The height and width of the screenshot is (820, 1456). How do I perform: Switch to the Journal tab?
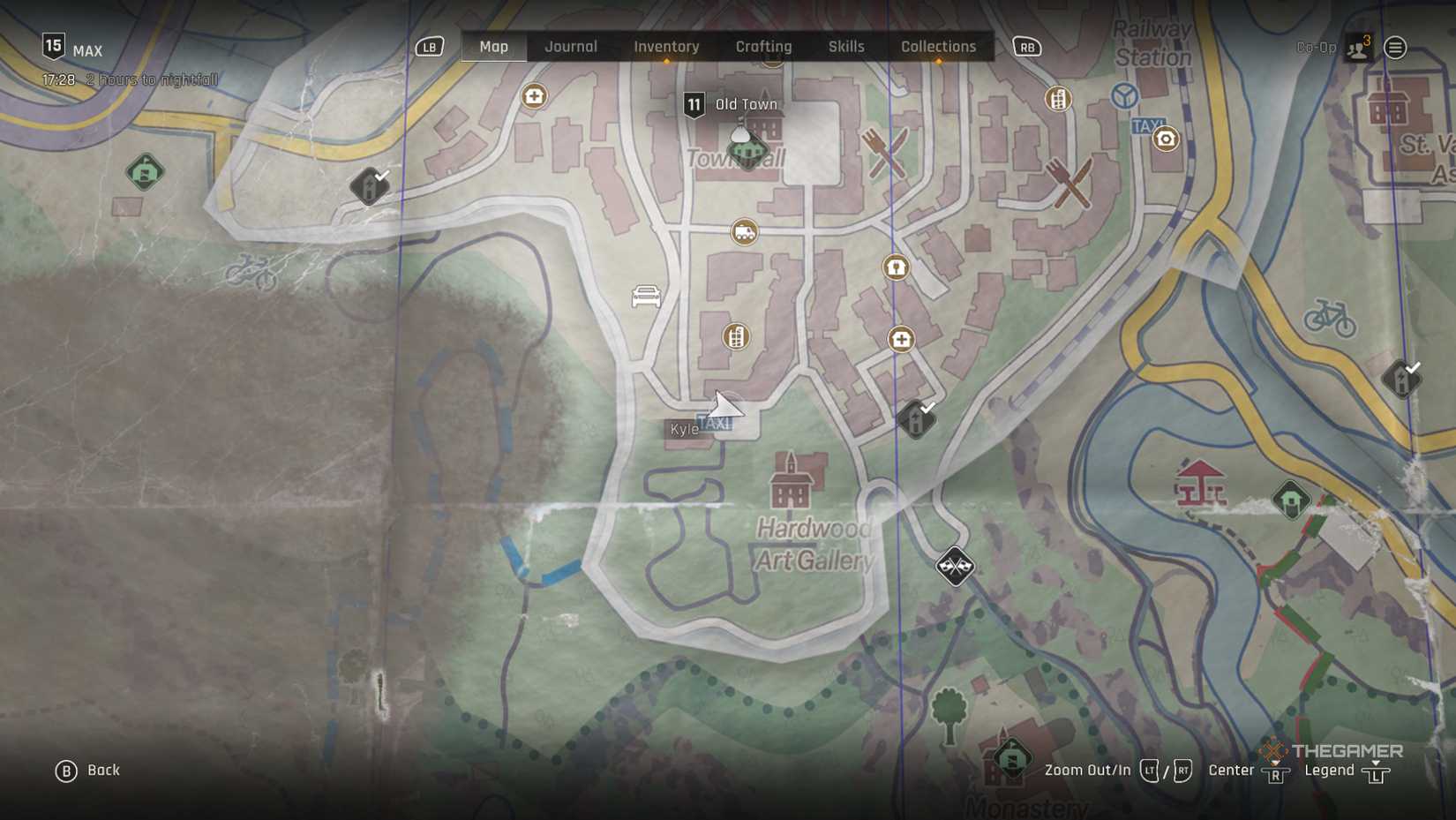(570, 47)
